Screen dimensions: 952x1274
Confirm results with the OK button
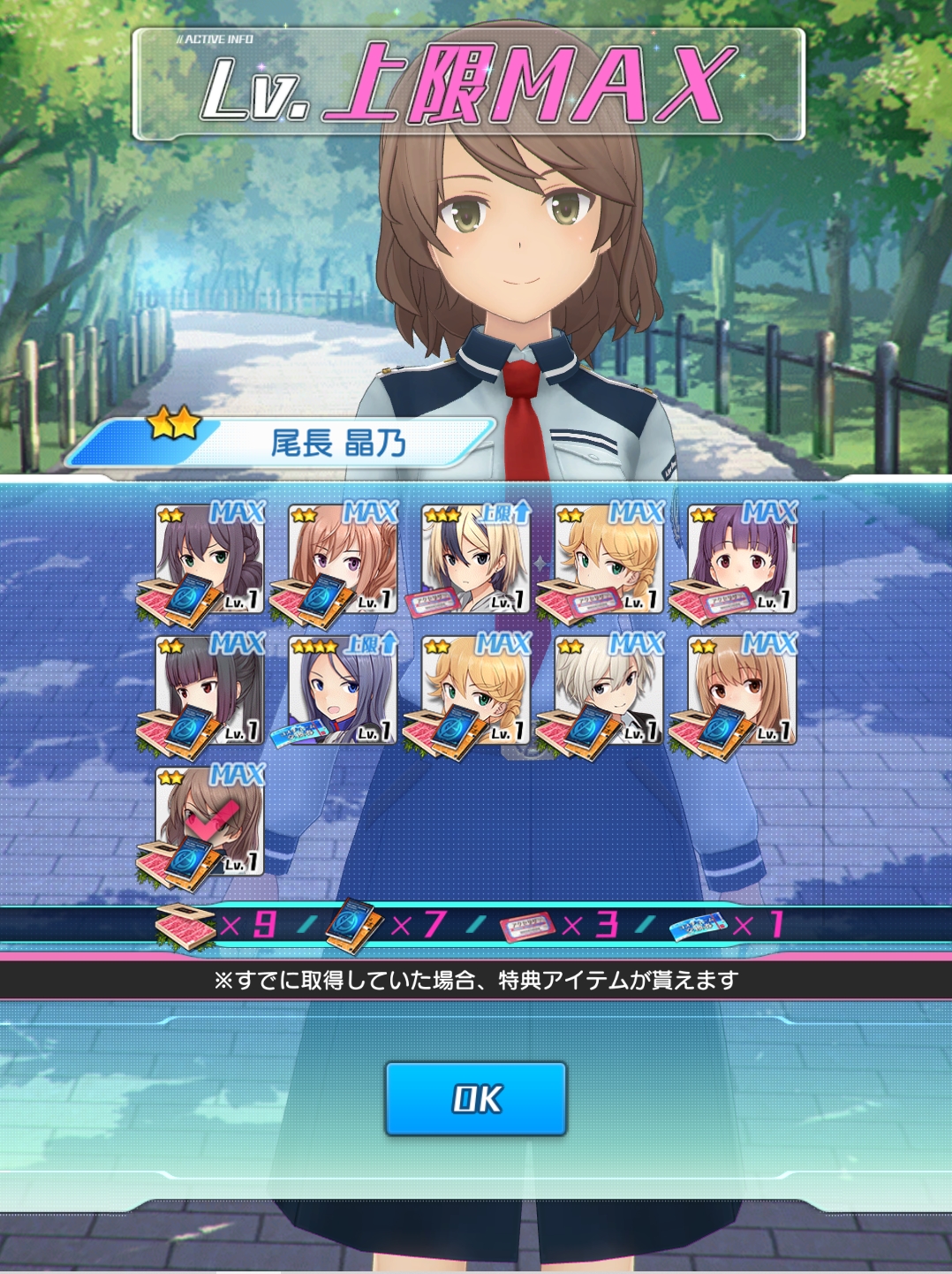pyautogui.click(x=475, y=1098)
